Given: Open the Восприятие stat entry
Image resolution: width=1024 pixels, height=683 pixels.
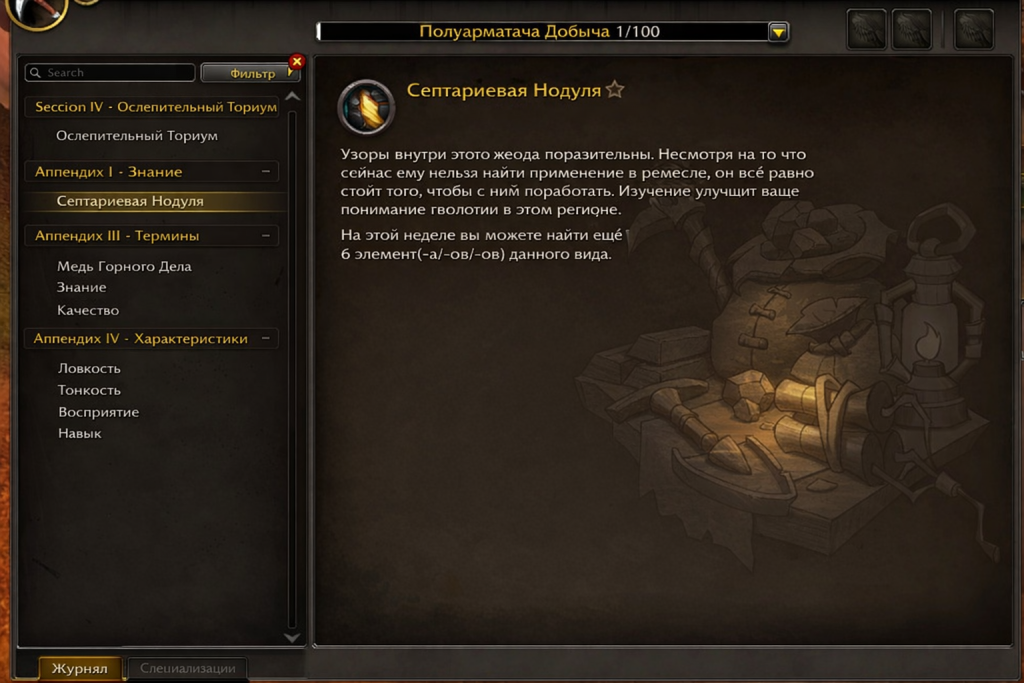Looking at the screenshot, I should 98,413.
